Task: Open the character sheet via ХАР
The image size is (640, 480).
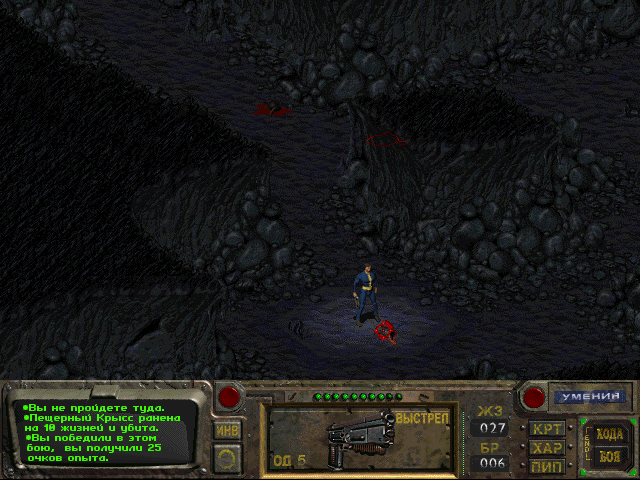Action: click(546, 448)
